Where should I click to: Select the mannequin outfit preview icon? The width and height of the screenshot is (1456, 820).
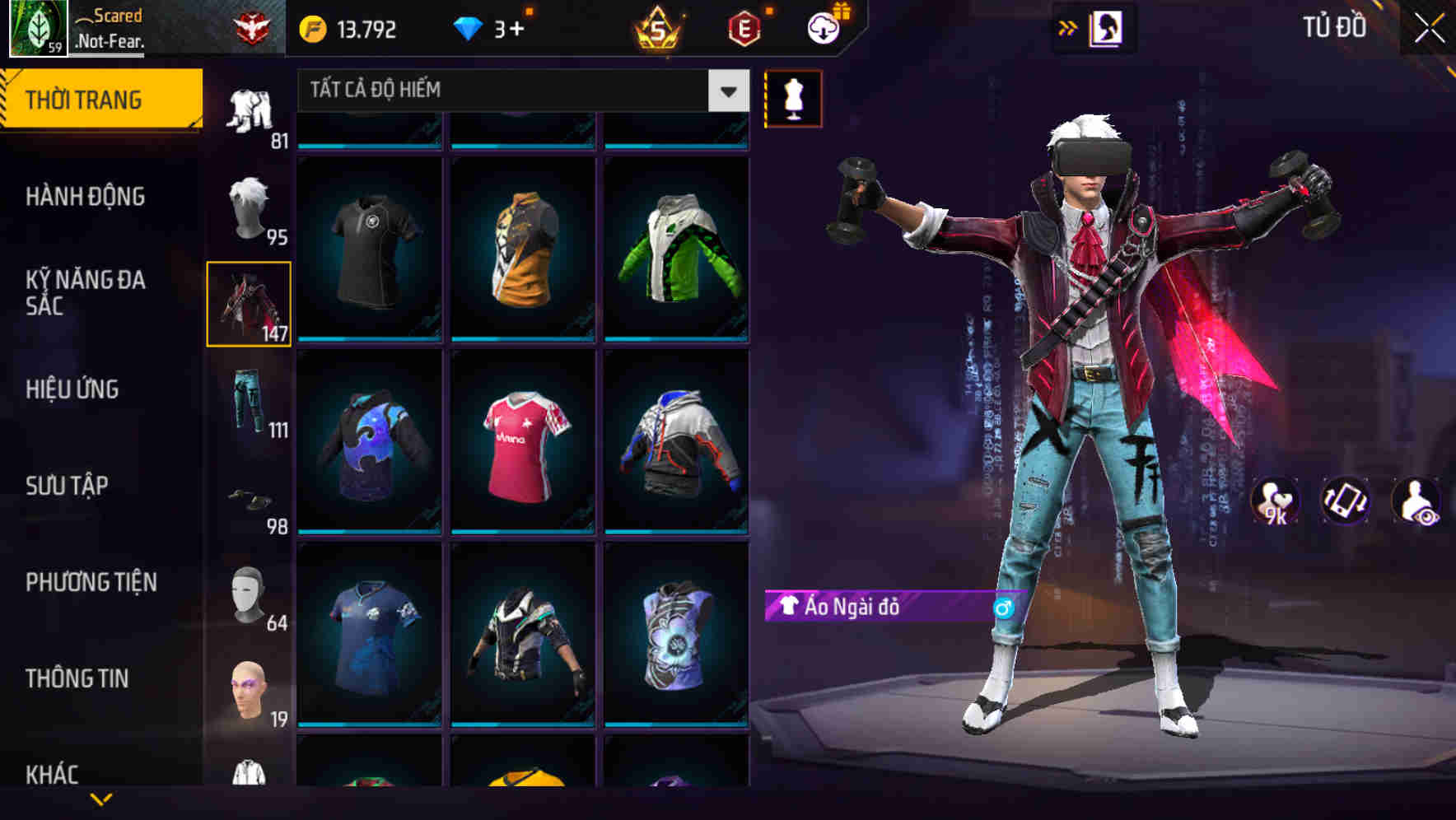(x=792, y=98)
